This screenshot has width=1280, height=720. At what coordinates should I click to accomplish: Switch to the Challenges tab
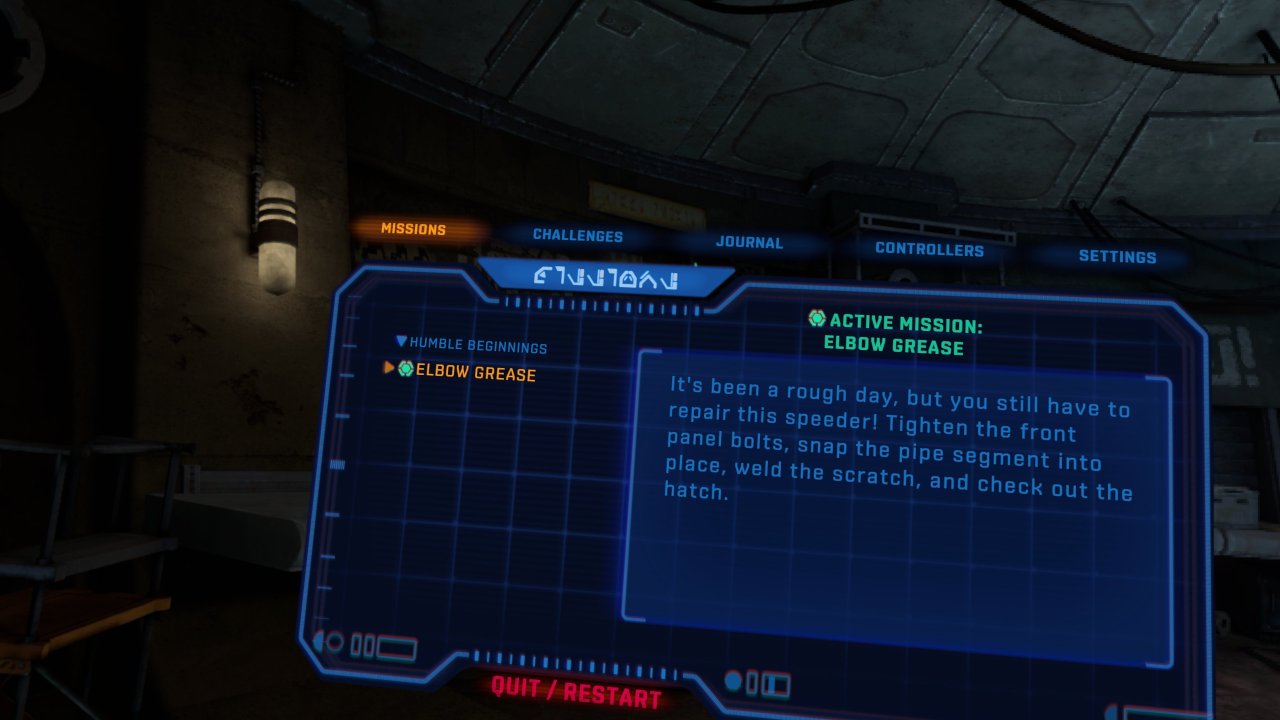coord(578,236)
